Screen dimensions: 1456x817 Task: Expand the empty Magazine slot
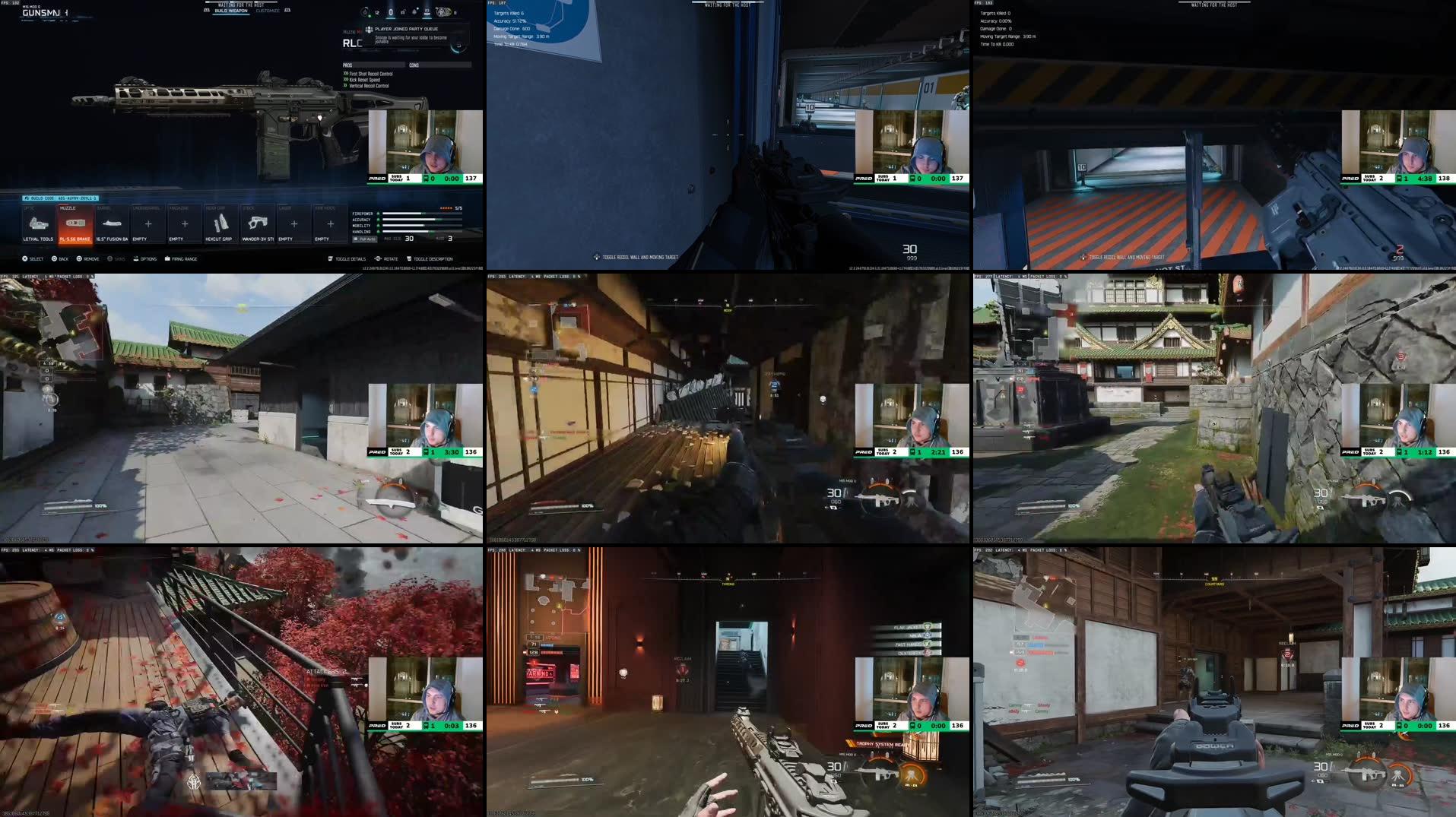(185, 223)
